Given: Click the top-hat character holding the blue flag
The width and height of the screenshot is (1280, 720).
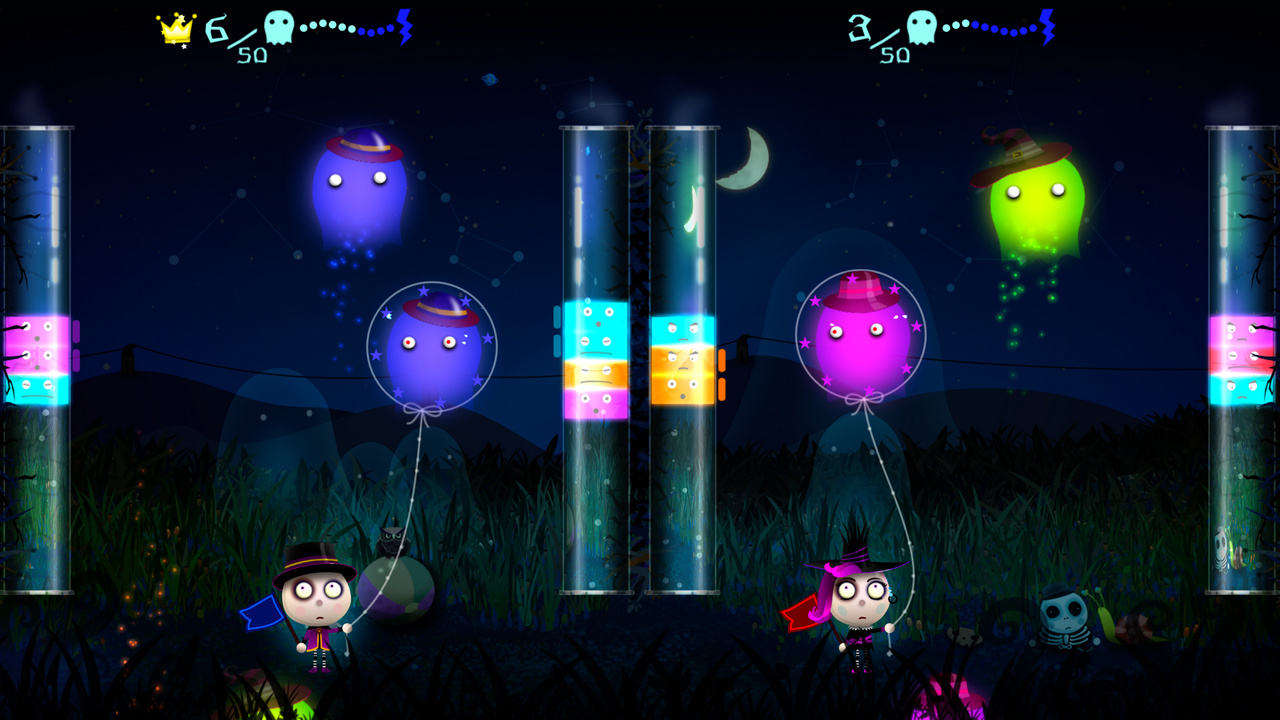Looking at the screenshot, I should tap(315, 600).
